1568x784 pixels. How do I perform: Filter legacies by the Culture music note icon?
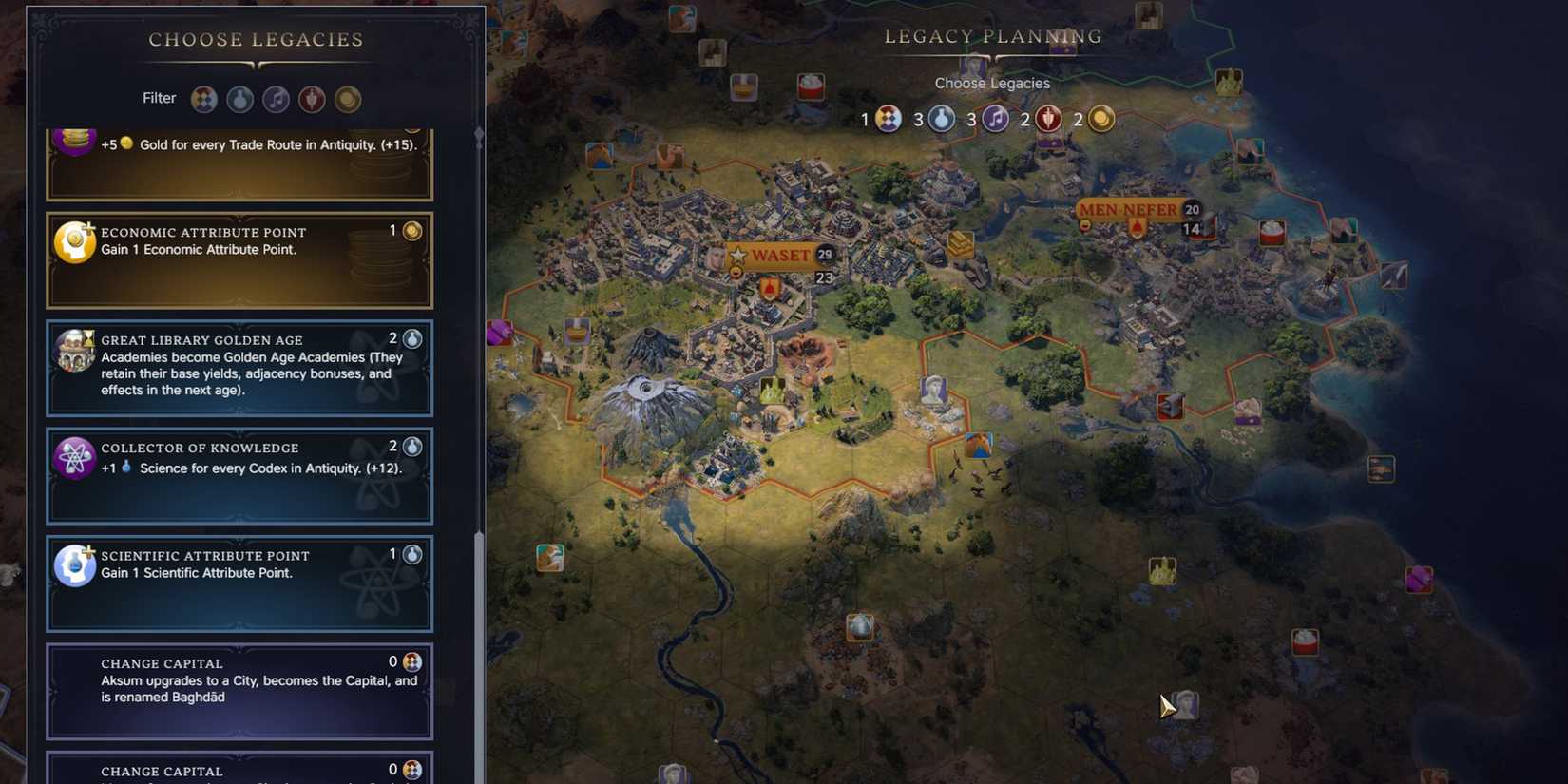tap(276, 99)
